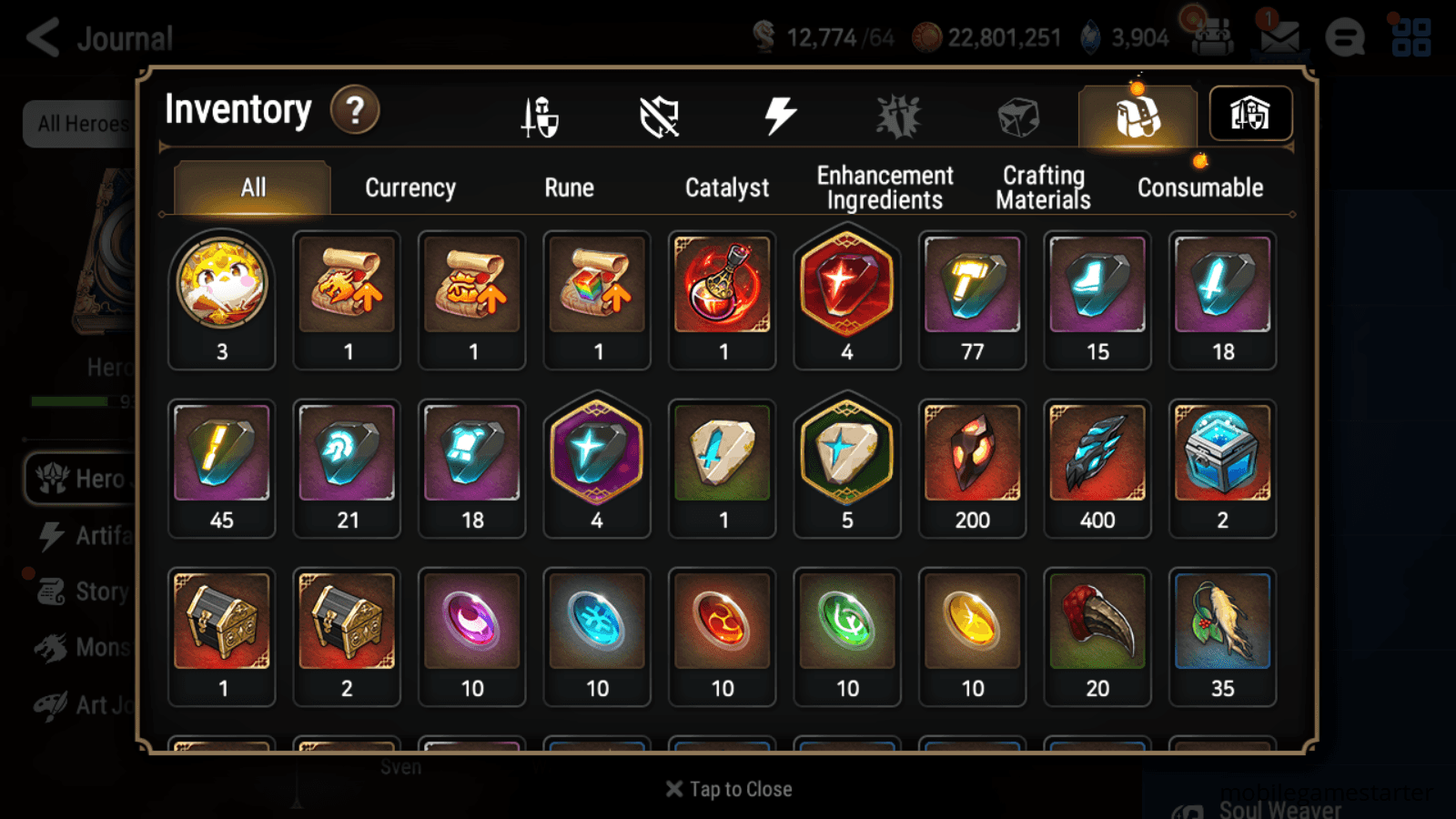Tap to Close the inventory window

click(728, 789)
